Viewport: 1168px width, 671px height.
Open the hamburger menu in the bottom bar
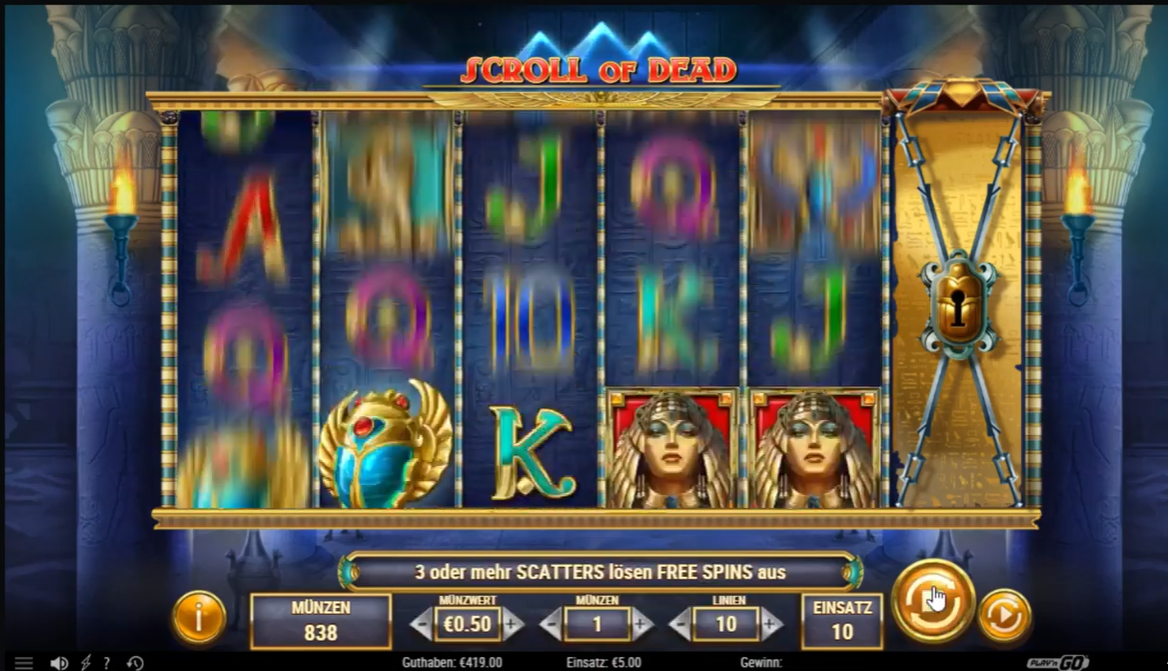[24, 662]
